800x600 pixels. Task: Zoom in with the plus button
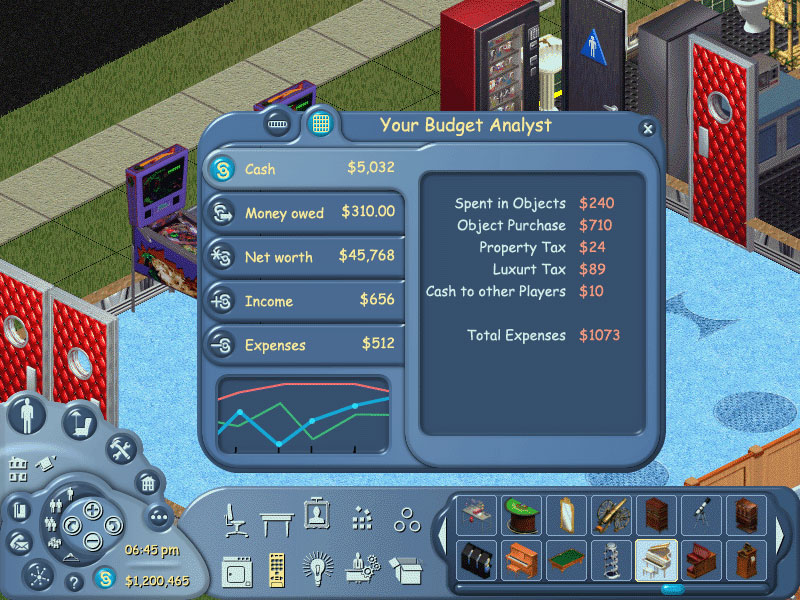[x=92, y=510]
